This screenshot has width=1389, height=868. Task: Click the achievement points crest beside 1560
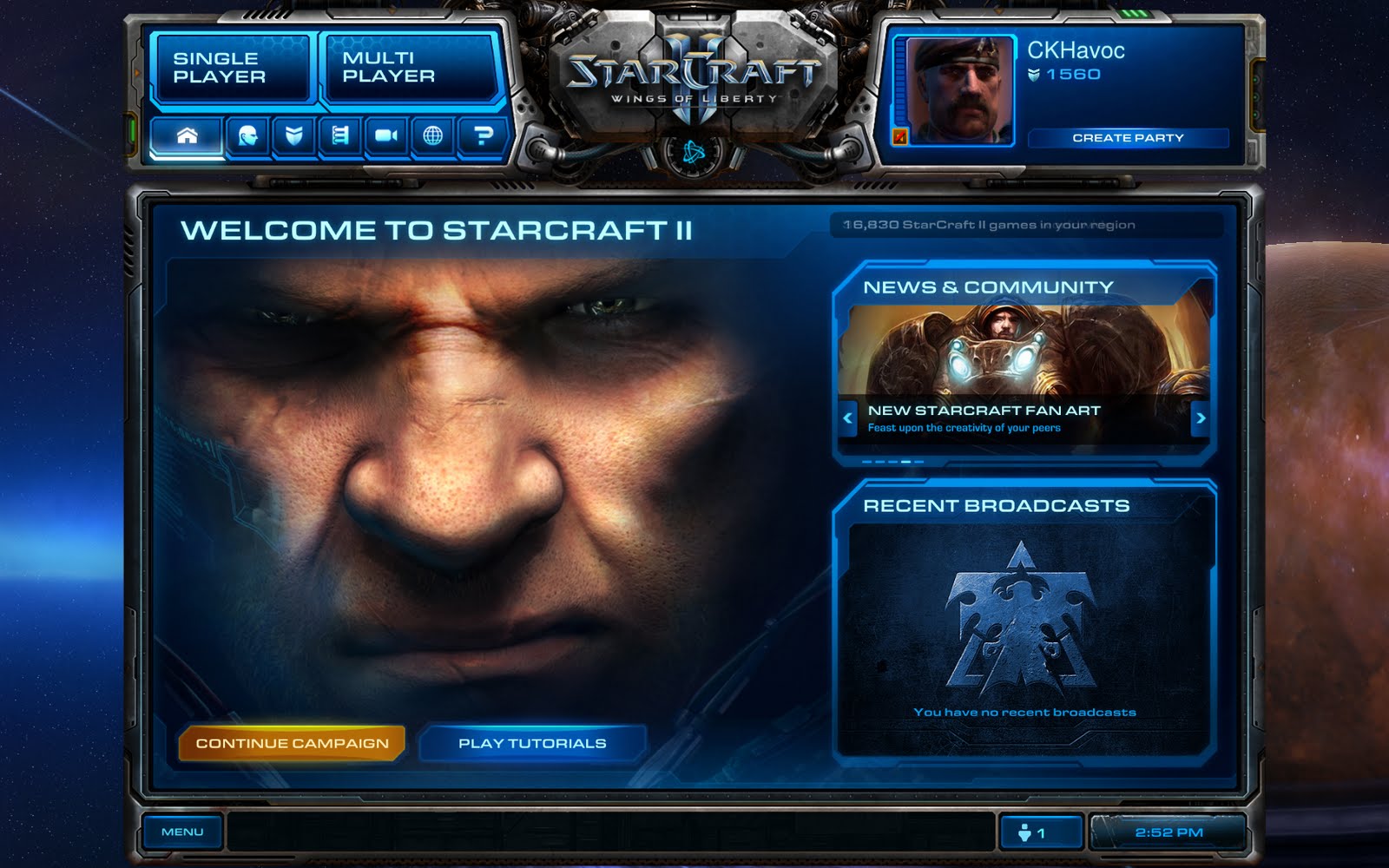click(x=1036, y=75)
